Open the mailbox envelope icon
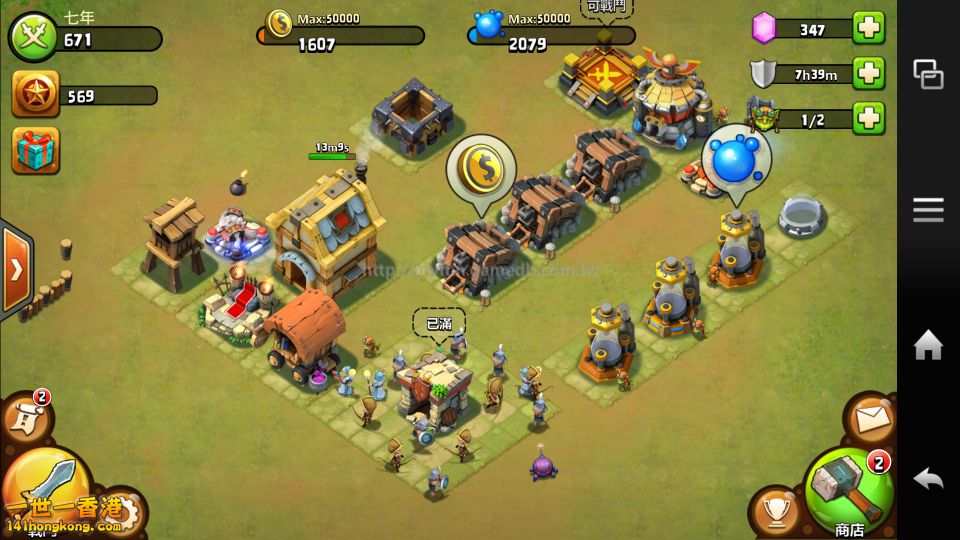This screenshot has height=540, width=960. point(870,420)
